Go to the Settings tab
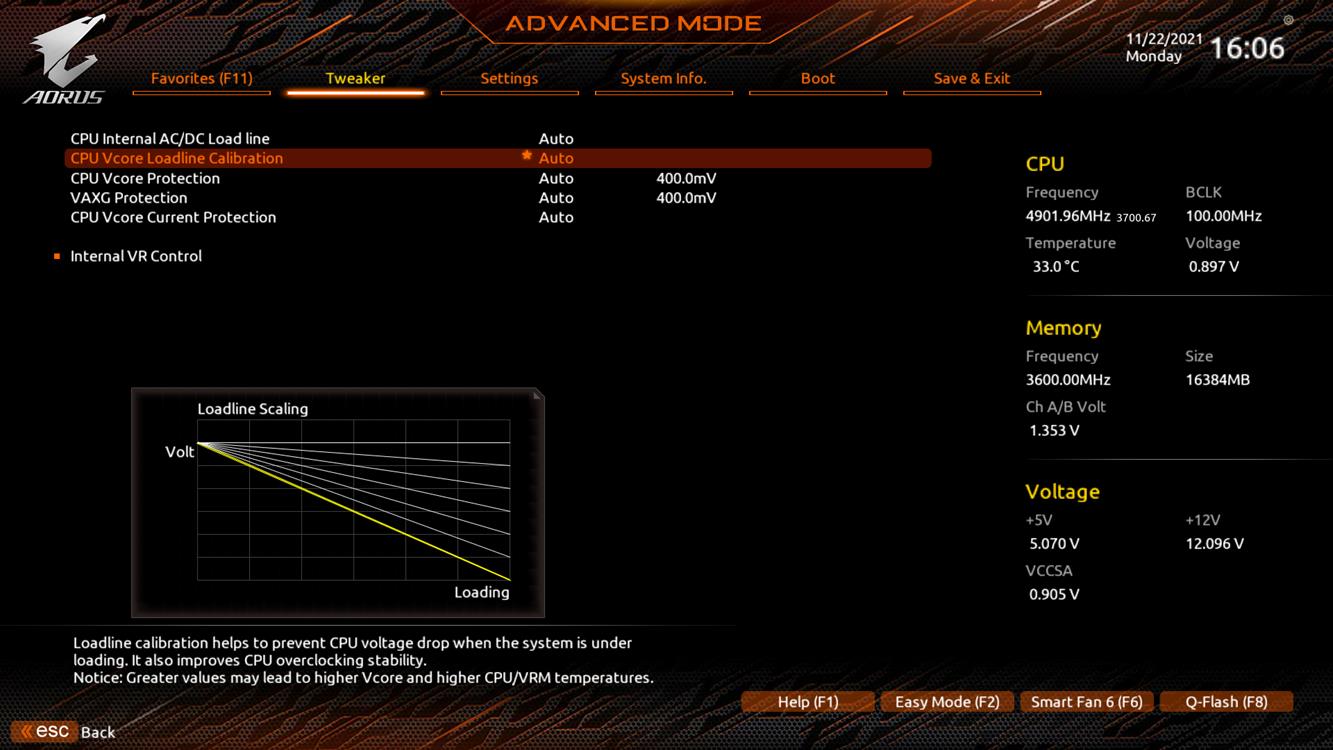This screenshot has height=750, width=1333. coord(509,78)
